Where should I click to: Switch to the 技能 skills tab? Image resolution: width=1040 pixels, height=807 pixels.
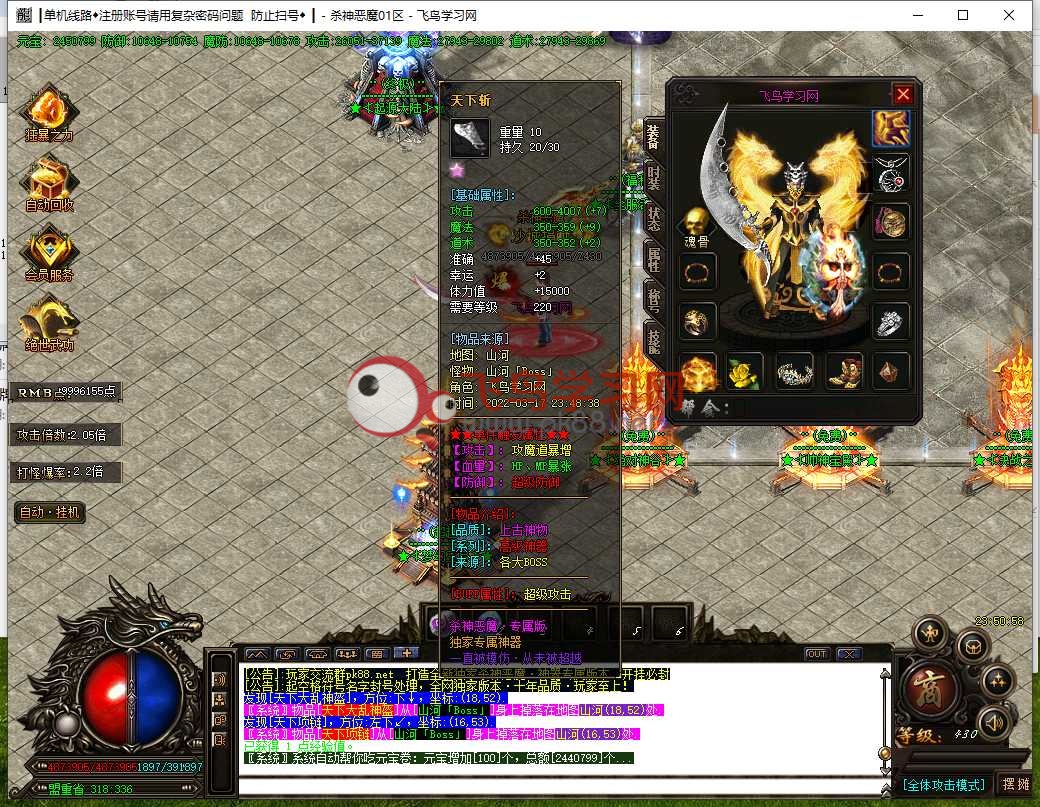click(x=653, y=340)
